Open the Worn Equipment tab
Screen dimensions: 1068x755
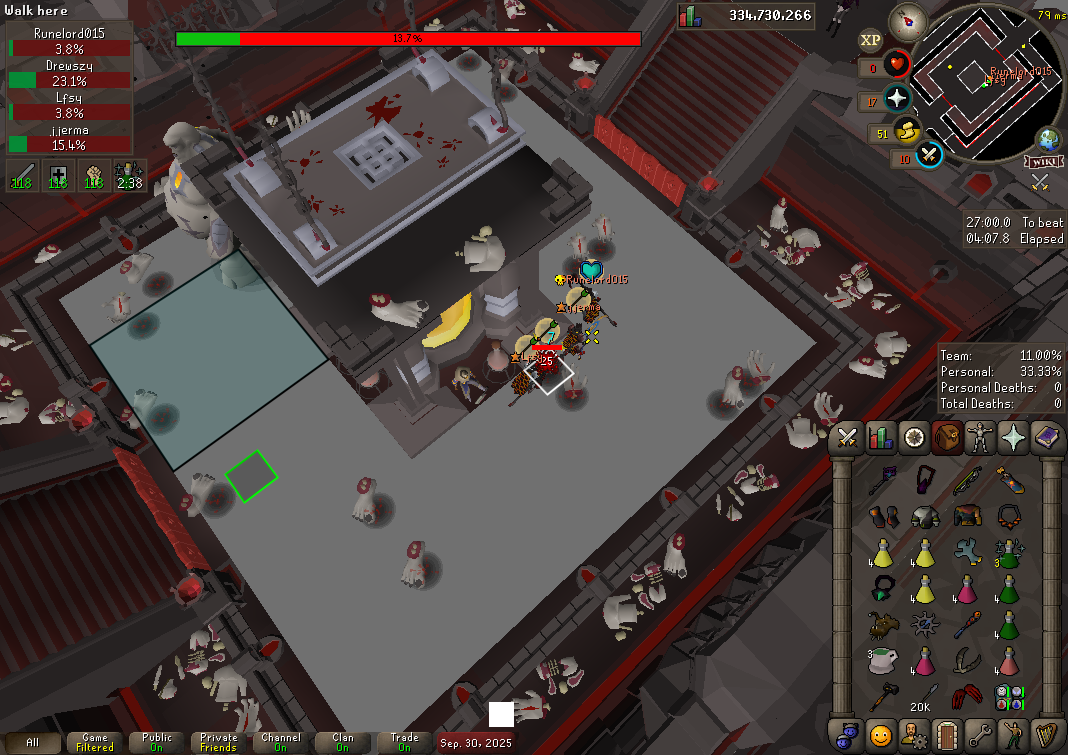[x=980, y=437]
